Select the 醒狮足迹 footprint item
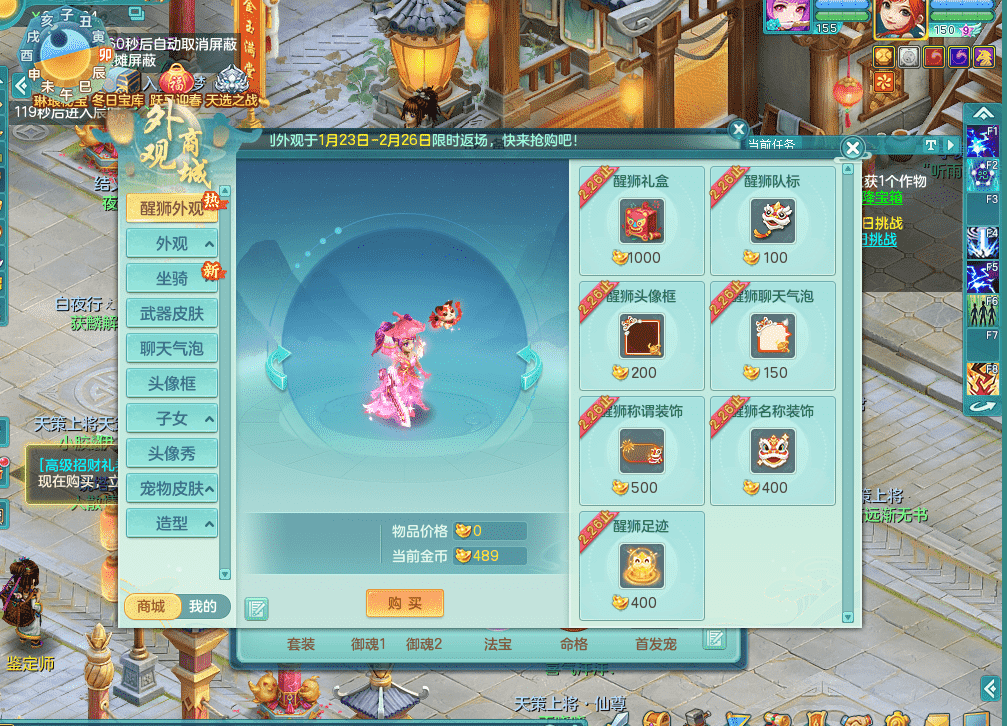The height and width of the screenshot is (726, 1007). [642, 566]
